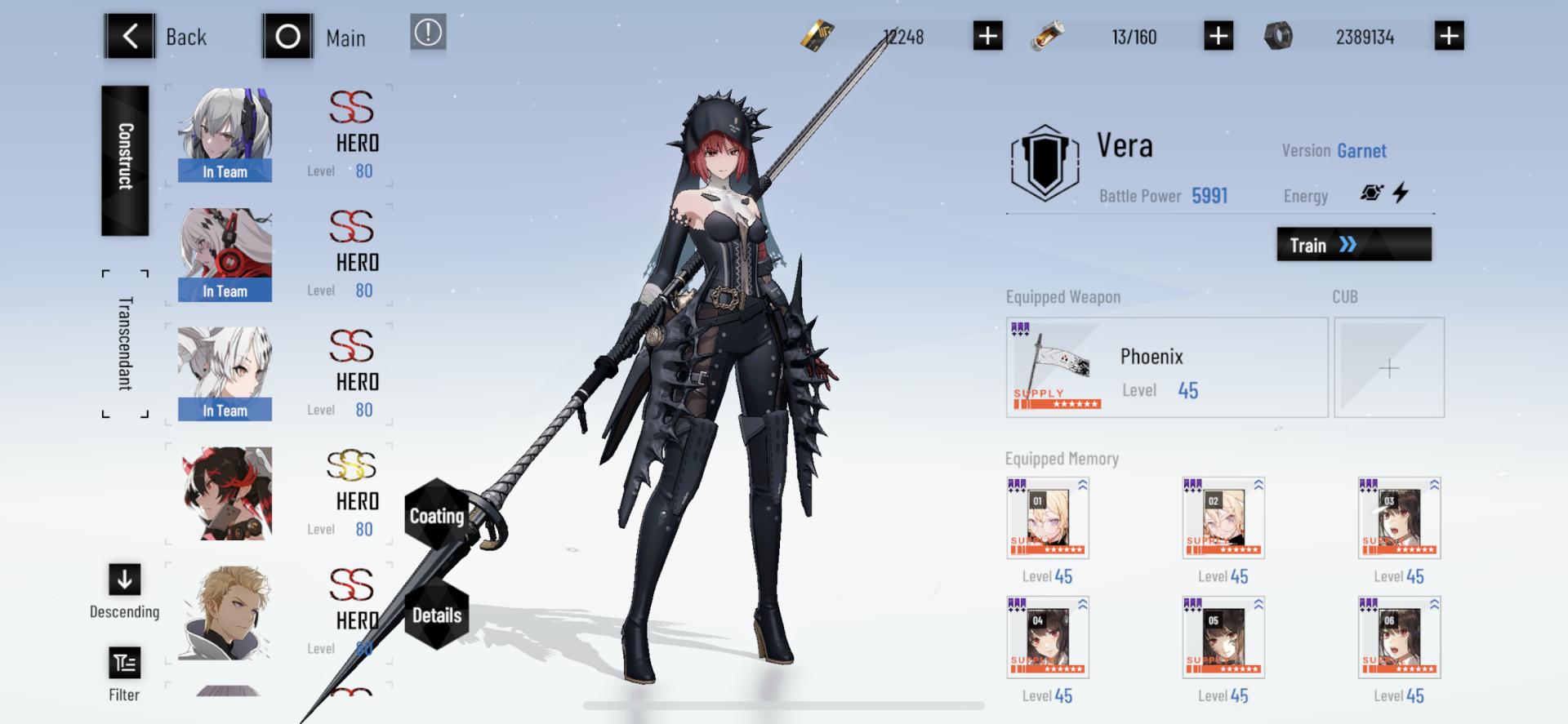Click the cogs currency icon
Image resolution: width=1568 pixels, height=724 pixels.
1279,36
